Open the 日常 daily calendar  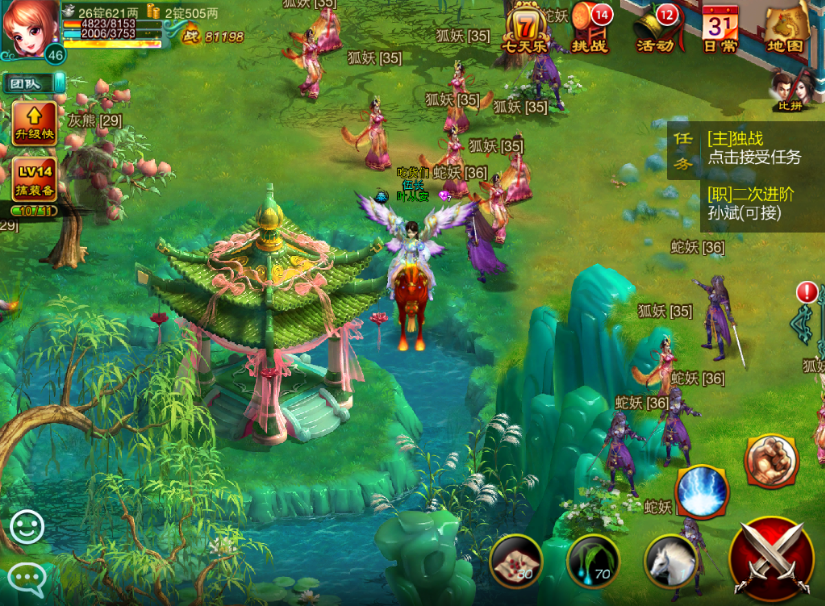pyautogui.click(x=720, y=27)
